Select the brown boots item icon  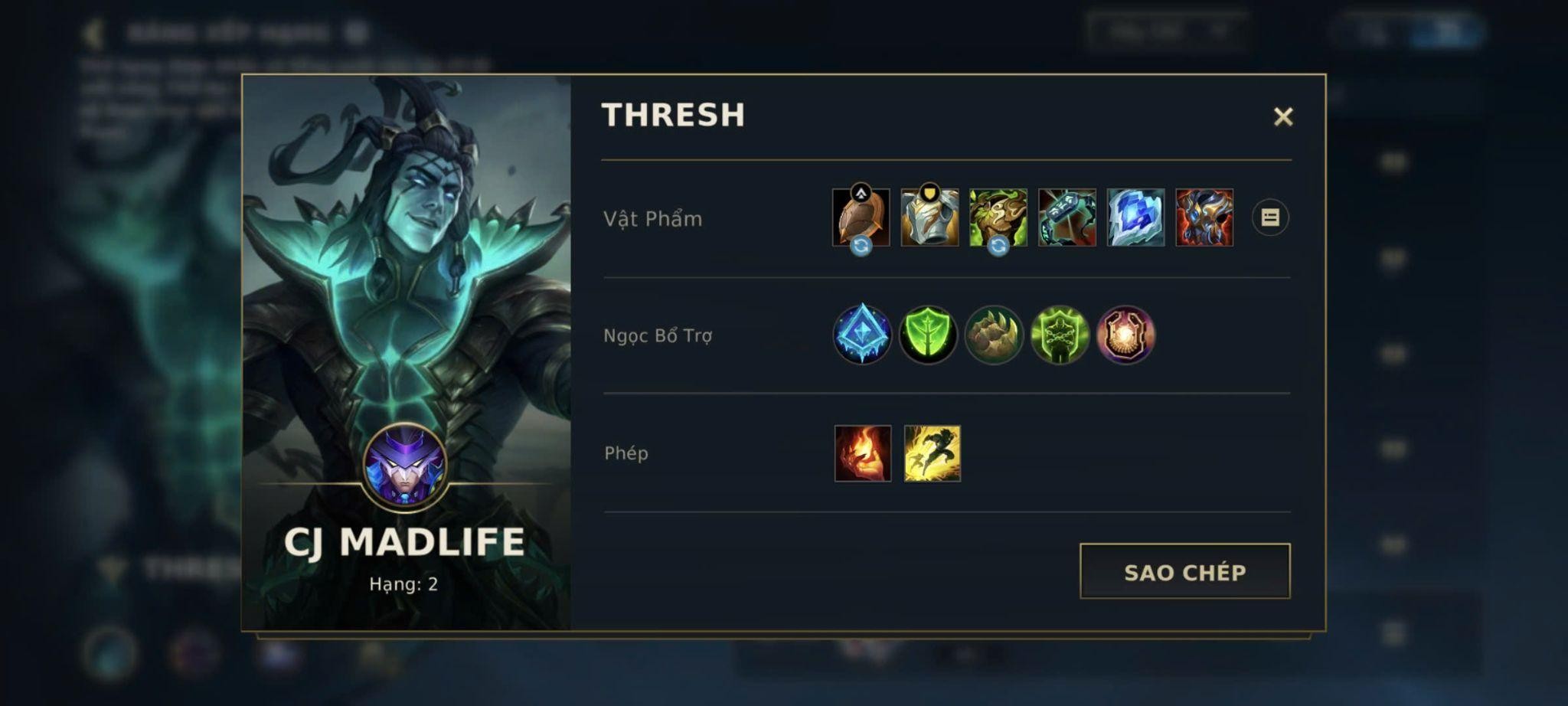[861, 218]
